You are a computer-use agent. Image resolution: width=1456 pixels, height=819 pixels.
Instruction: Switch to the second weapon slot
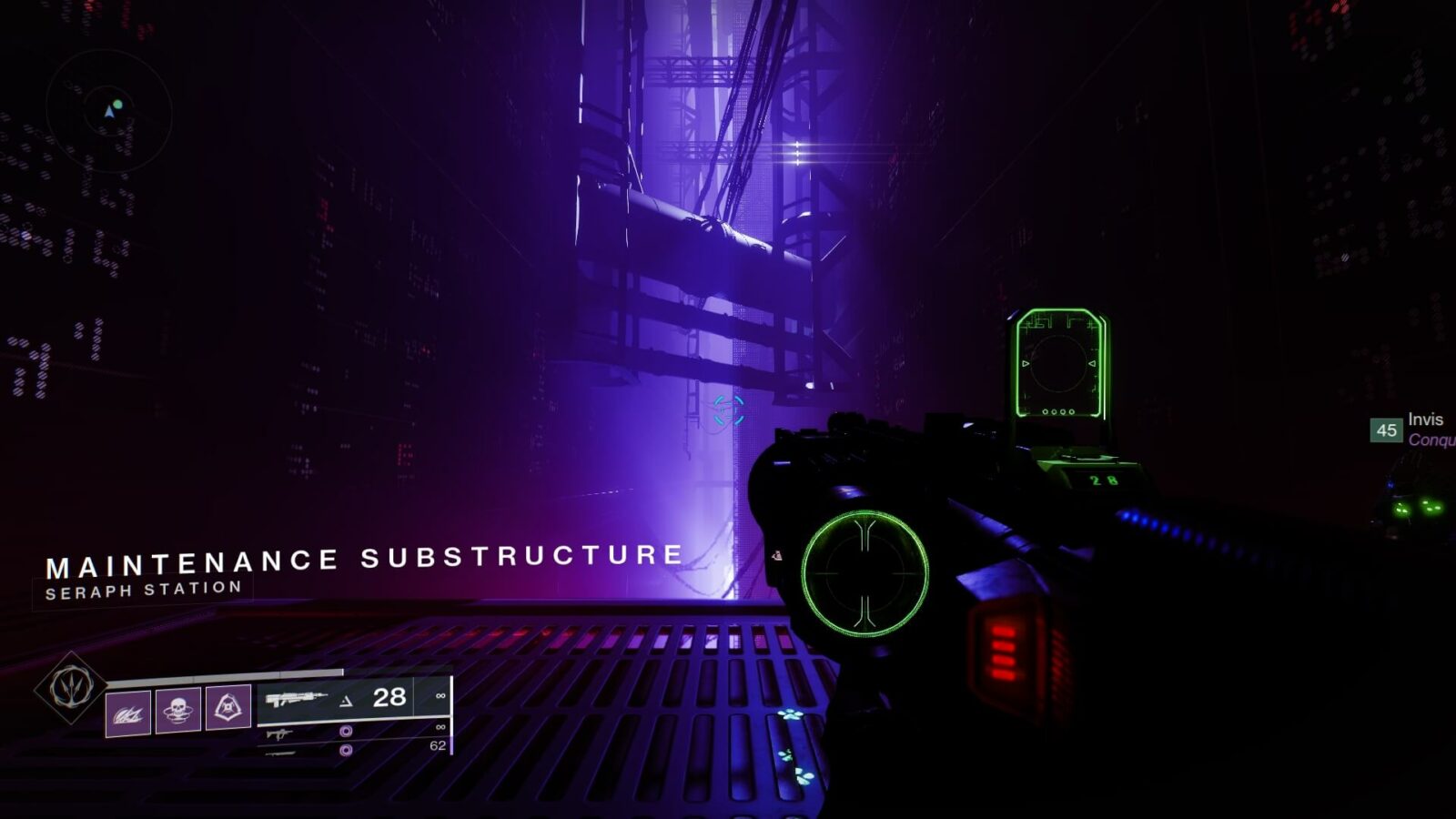coord(353,731)
